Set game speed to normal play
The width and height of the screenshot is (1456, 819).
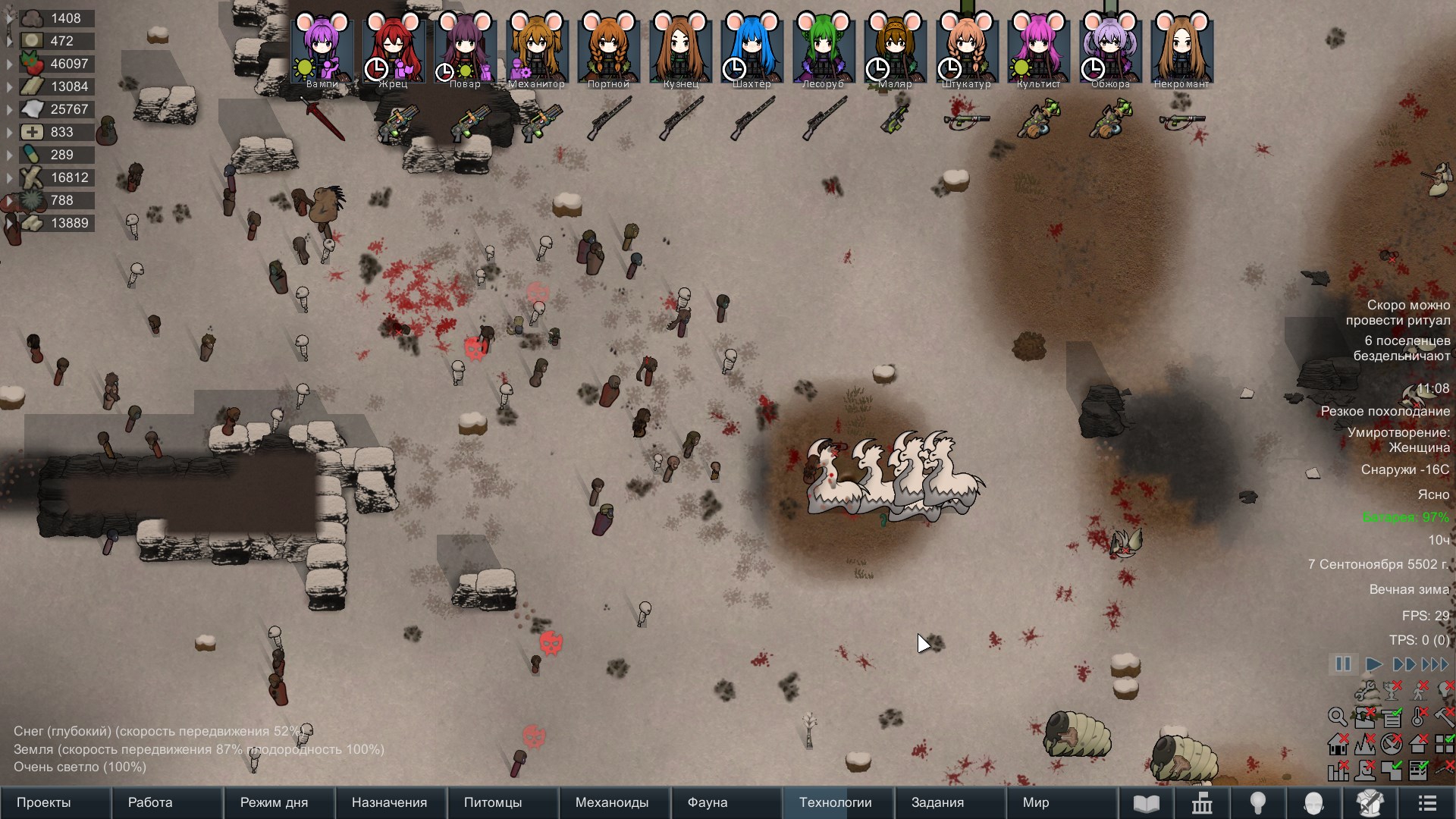pyautogui.click(x=1373, y=664)
